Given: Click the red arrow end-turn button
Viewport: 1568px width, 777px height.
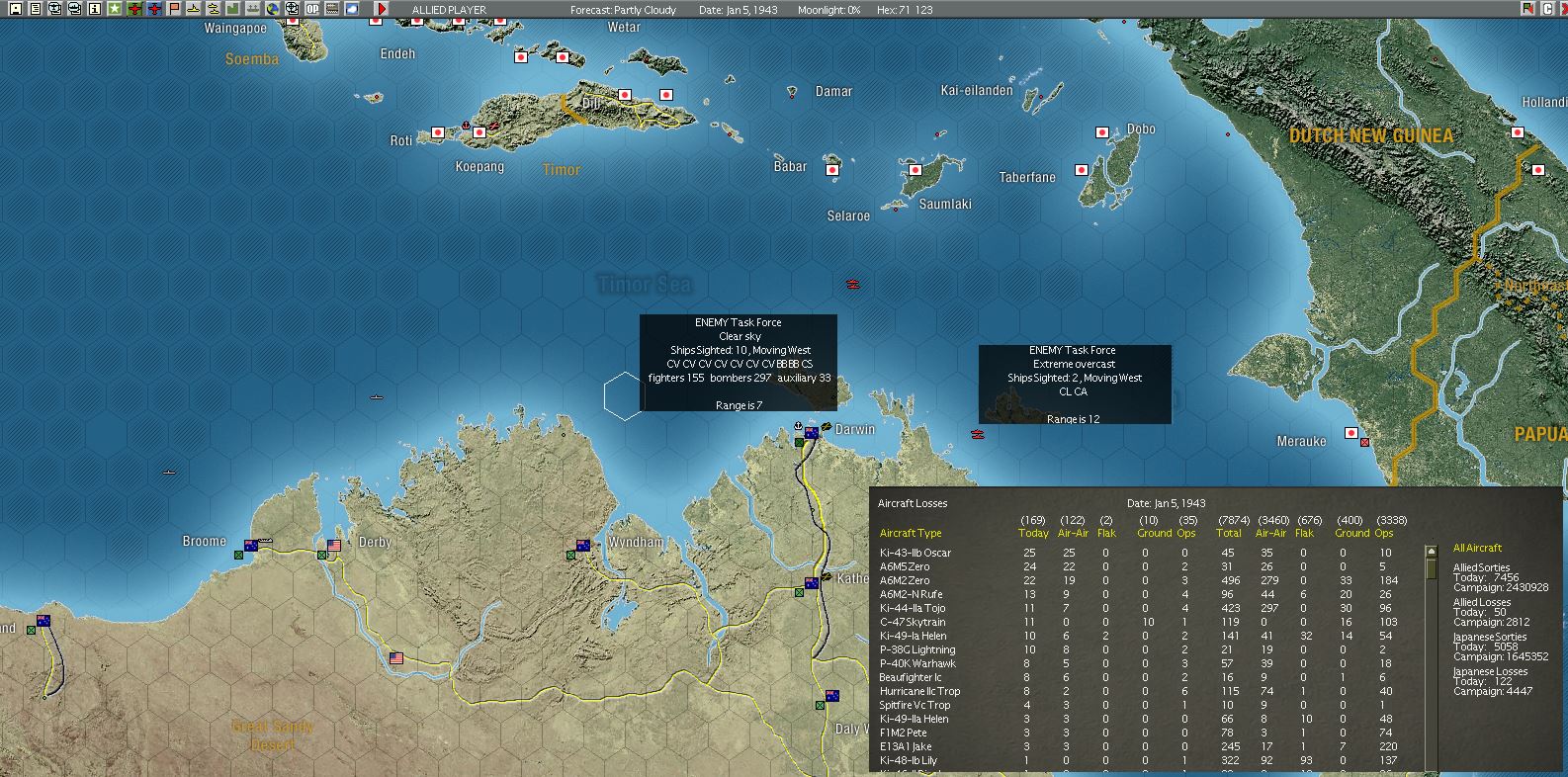Looking at the screenshot, I should pyautogui.click(x=382, y=9).
